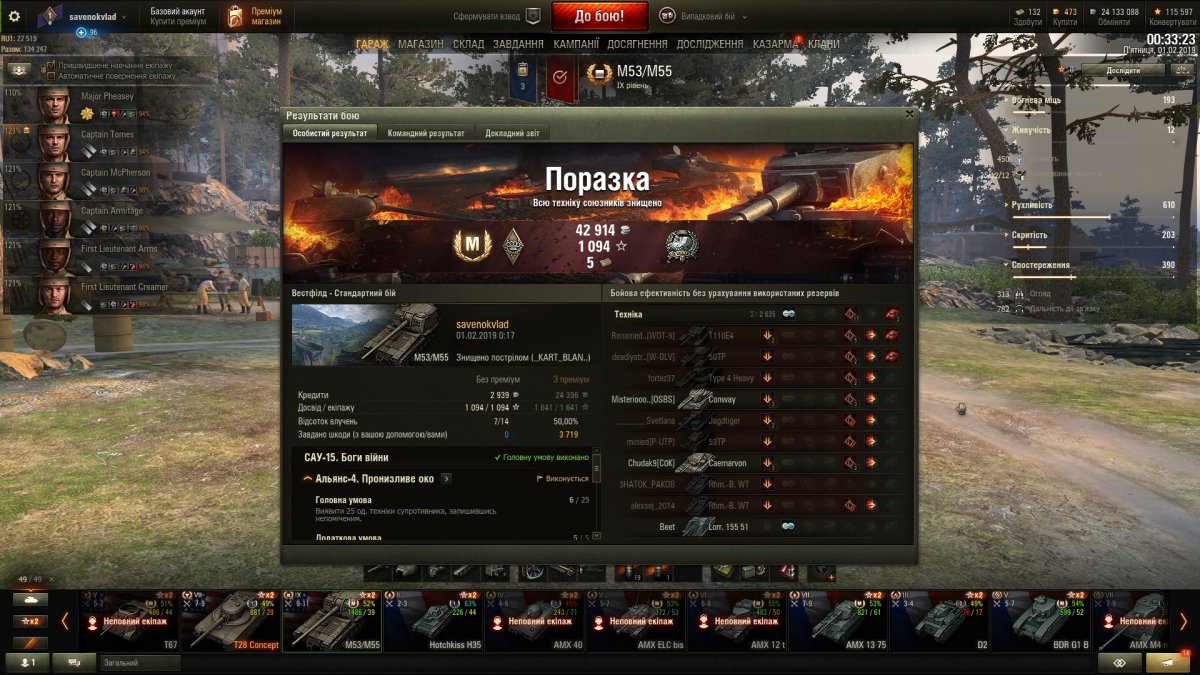Open the ДОСЛІДЖЕННЯ tech tree
This screenshot has height=675, width=1200.
pyautogui.click(x=710, y=44)
